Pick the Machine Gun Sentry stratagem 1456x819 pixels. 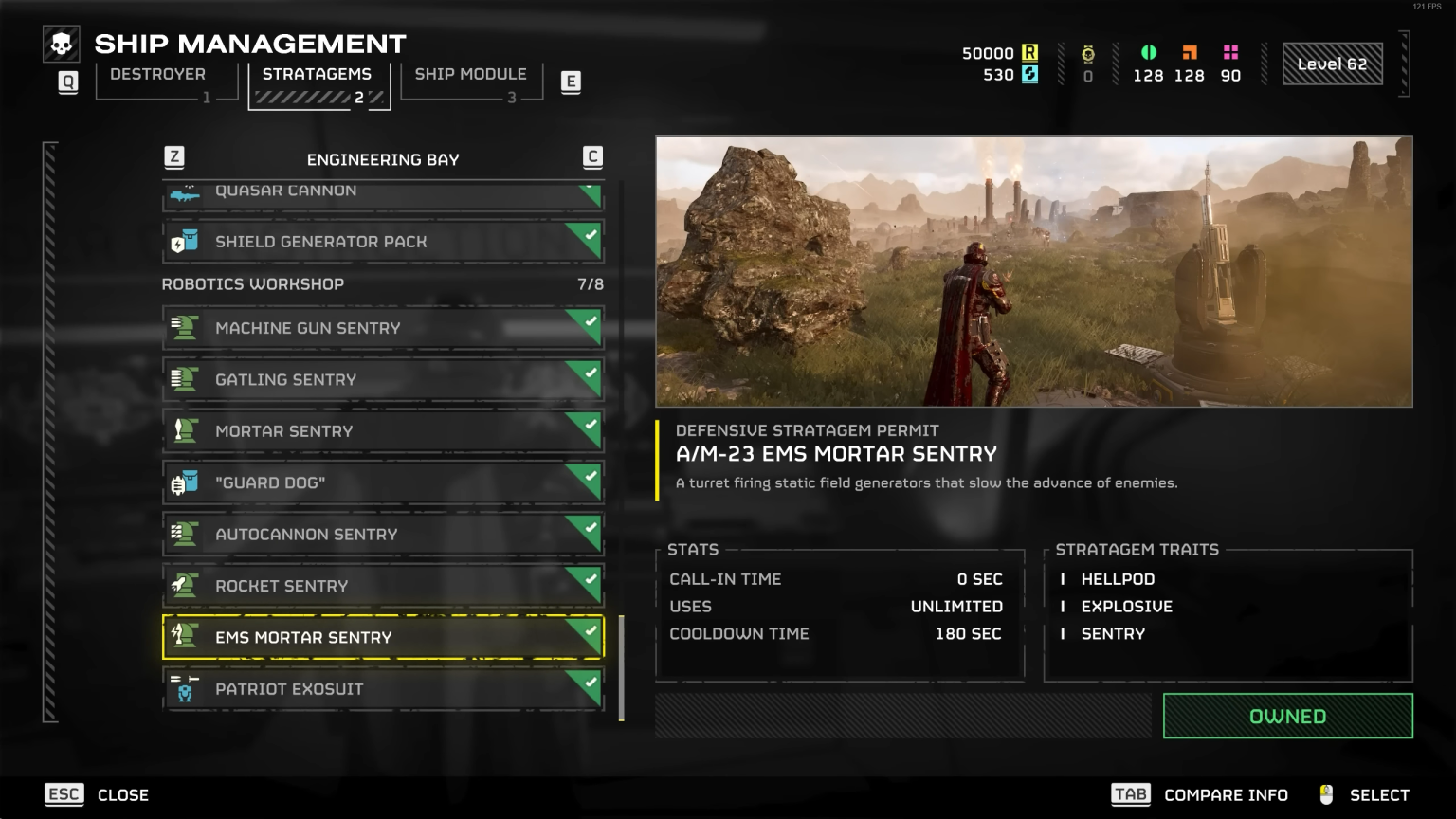(x=382, y=328)
